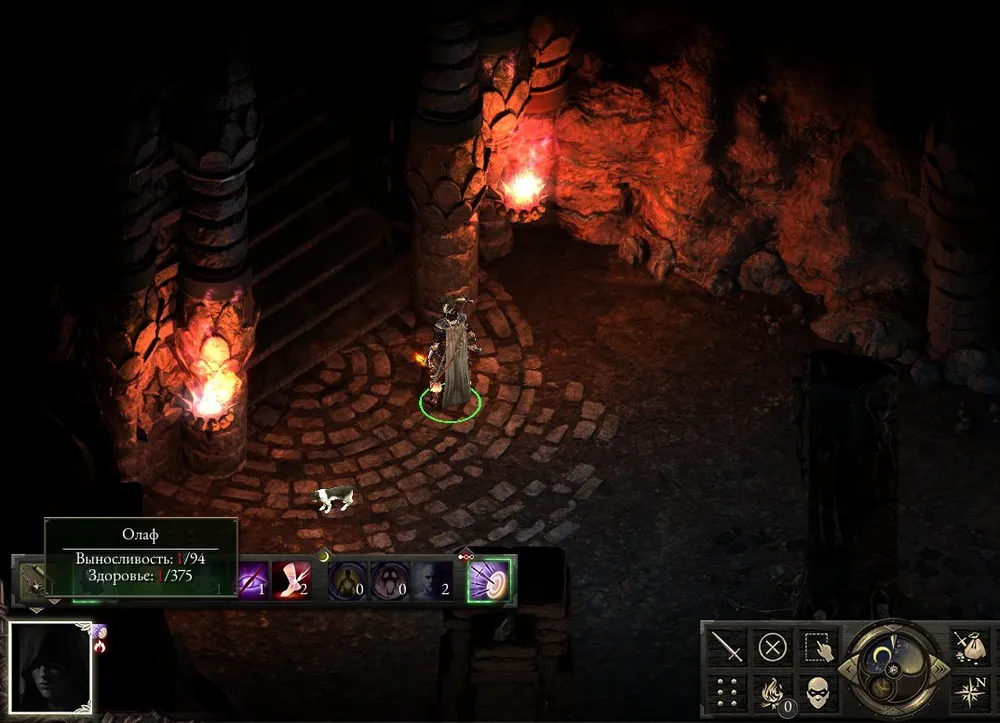The width and height of the screenshot is (1000, 723).
Task: Use the red foot strike ability
Action: coord(291,580)
